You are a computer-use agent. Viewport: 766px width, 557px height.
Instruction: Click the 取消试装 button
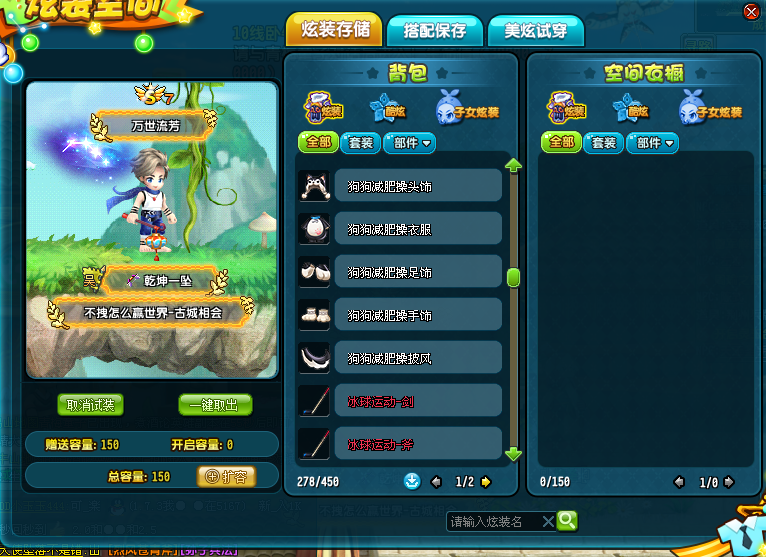[90, 405]
